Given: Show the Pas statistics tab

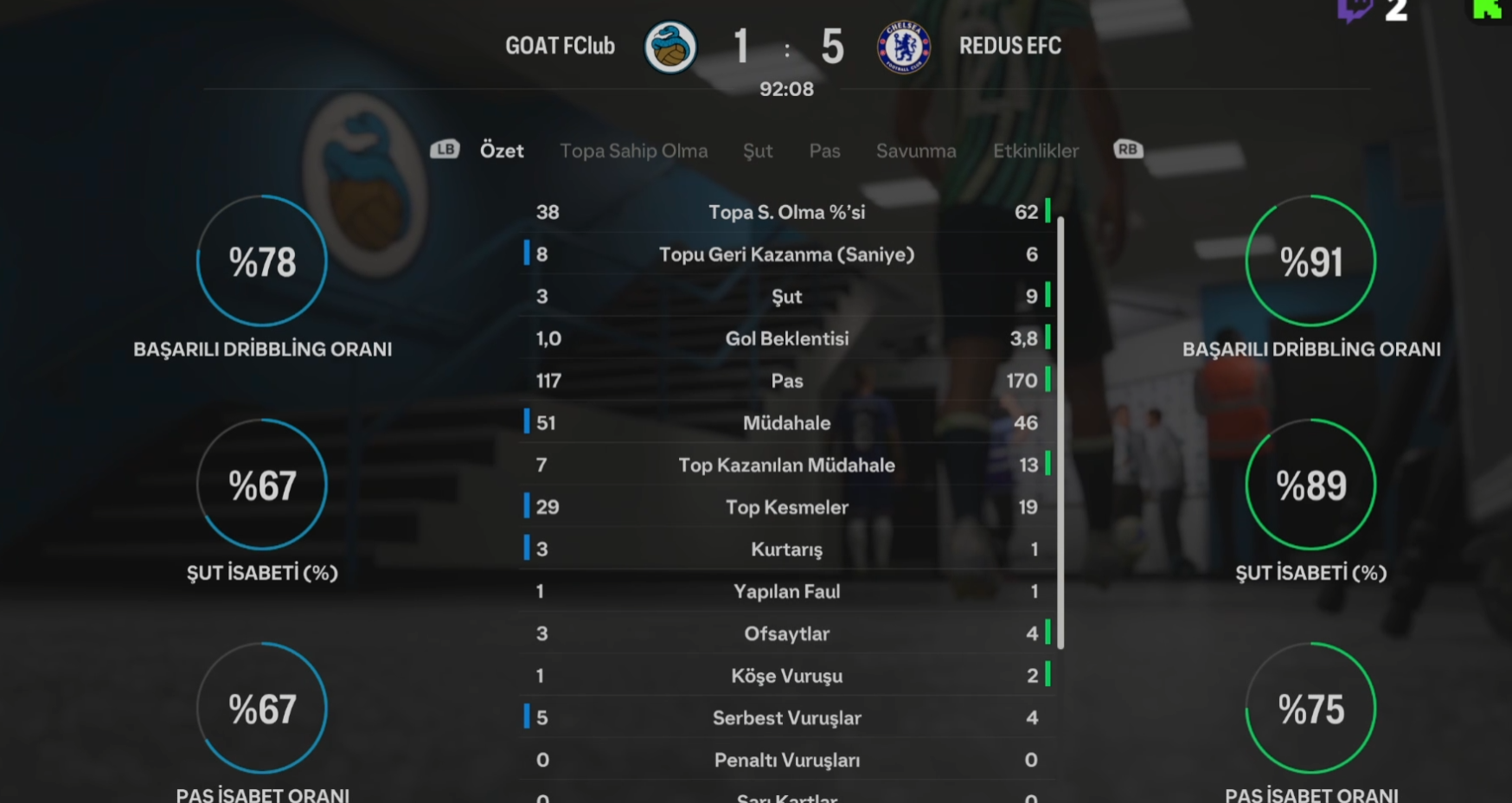Looking at the screenshot, I should 824,151.
